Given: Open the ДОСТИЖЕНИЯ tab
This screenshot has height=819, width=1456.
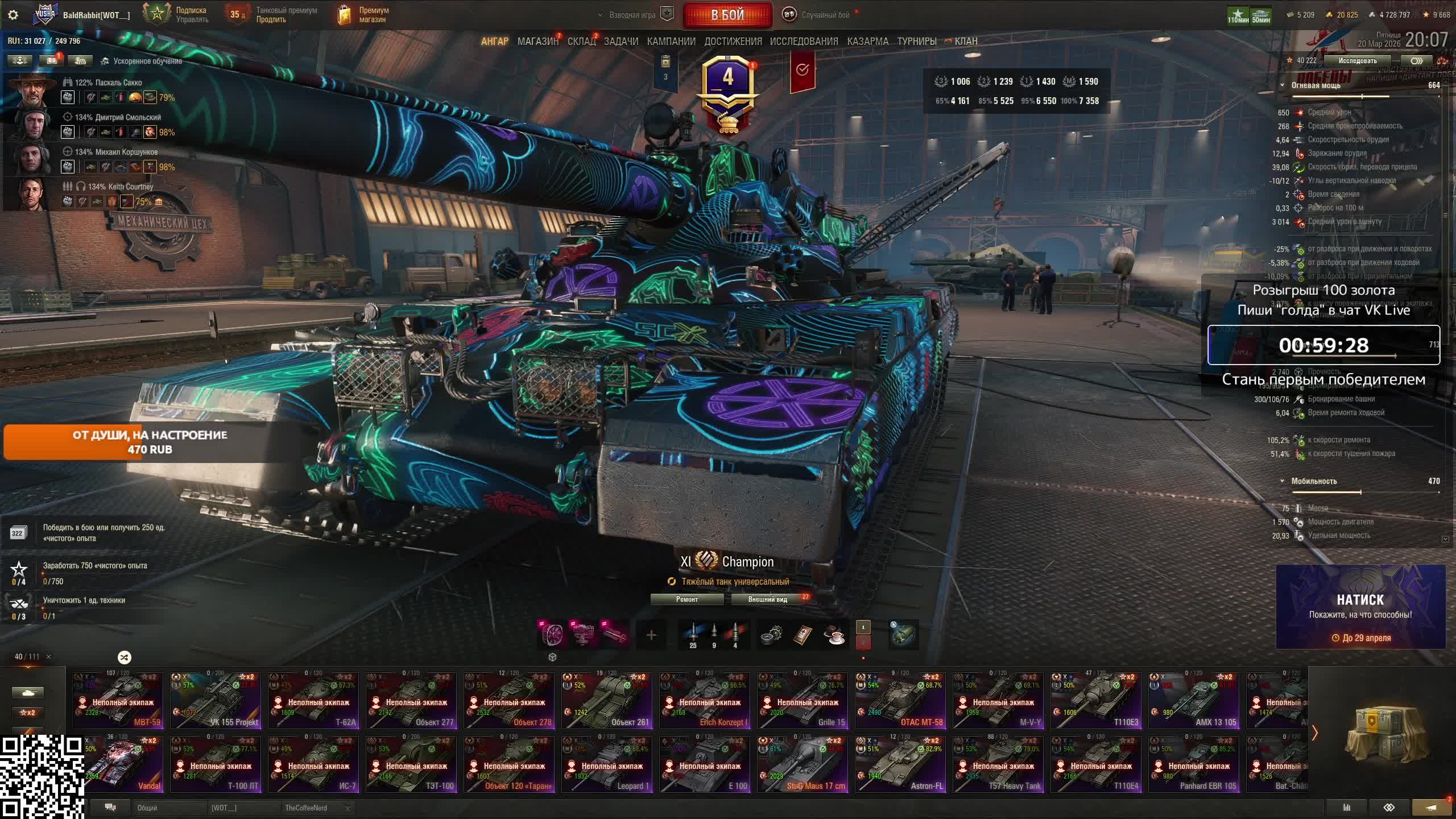Looking at the screenshot, I should [x=733, y=42].
